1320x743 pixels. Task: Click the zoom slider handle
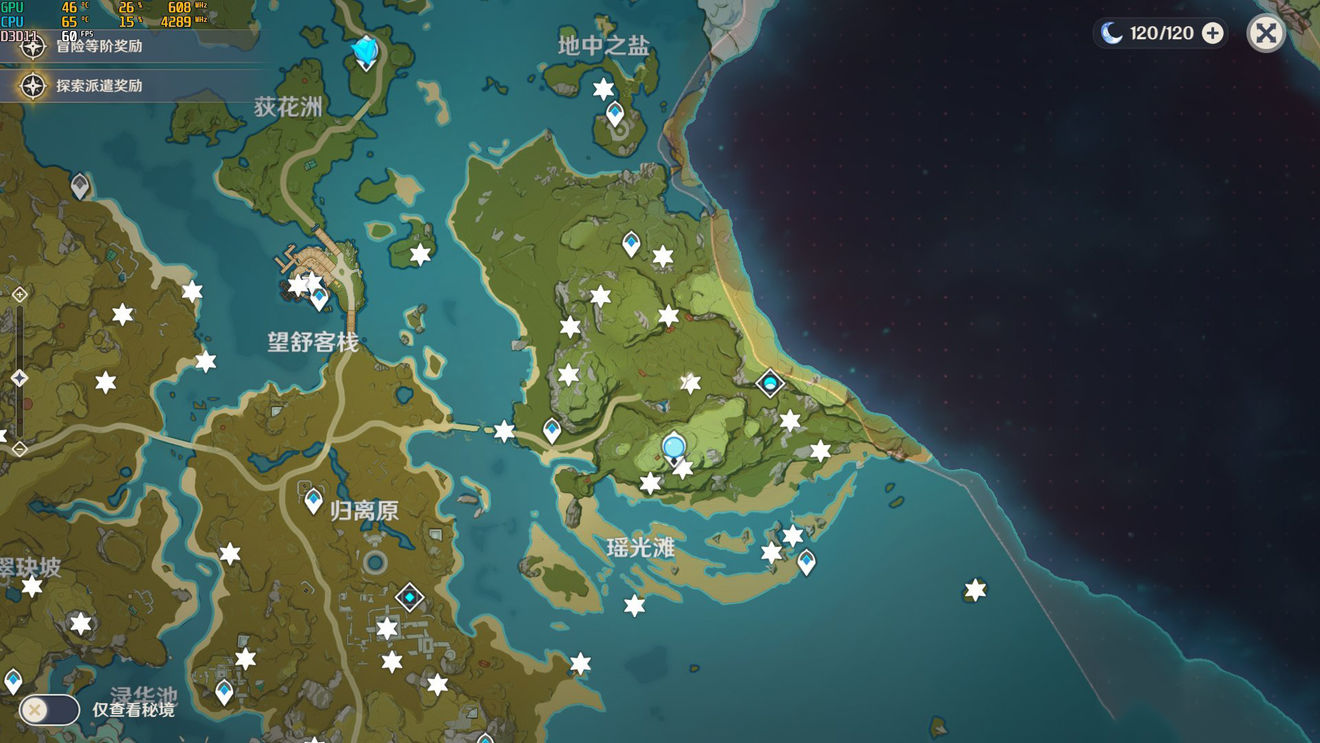[19, 378]
